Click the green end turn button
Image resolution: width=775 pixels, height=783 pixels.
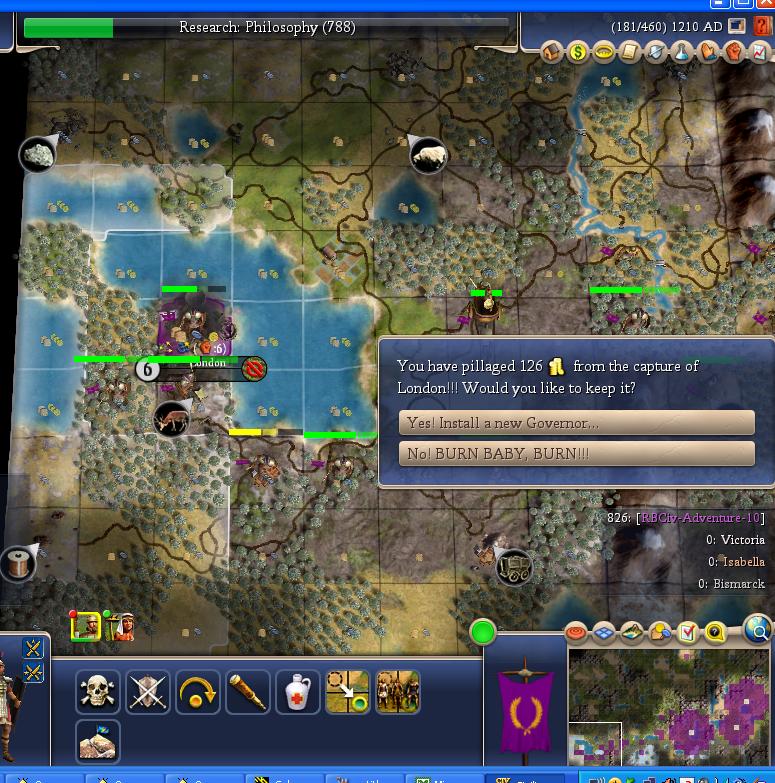[483, 632]
